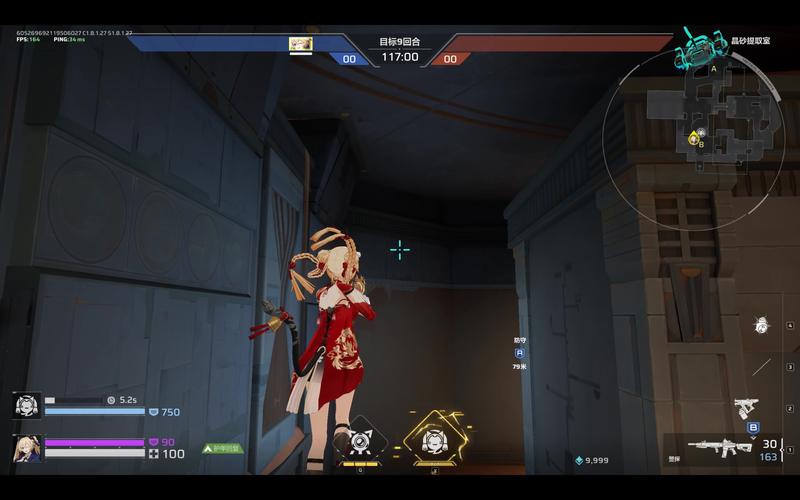This screenshot has width=800, height=500.
Task: Activate the diamond skill icon with yellow charge pips
Action: point(360,440)
